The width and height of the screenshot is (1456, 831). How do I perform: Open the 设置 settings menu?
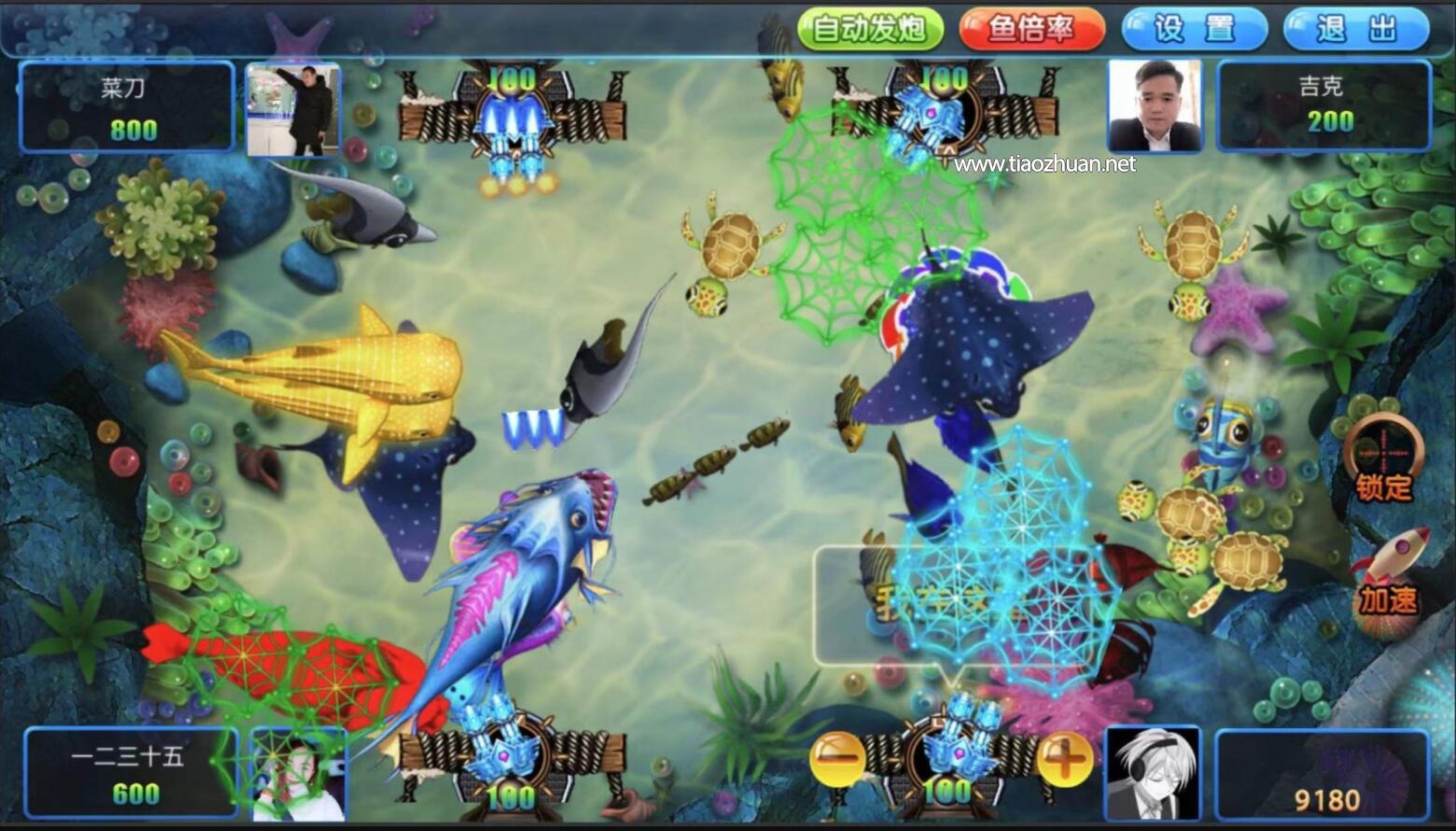[x=1193, y=29]
